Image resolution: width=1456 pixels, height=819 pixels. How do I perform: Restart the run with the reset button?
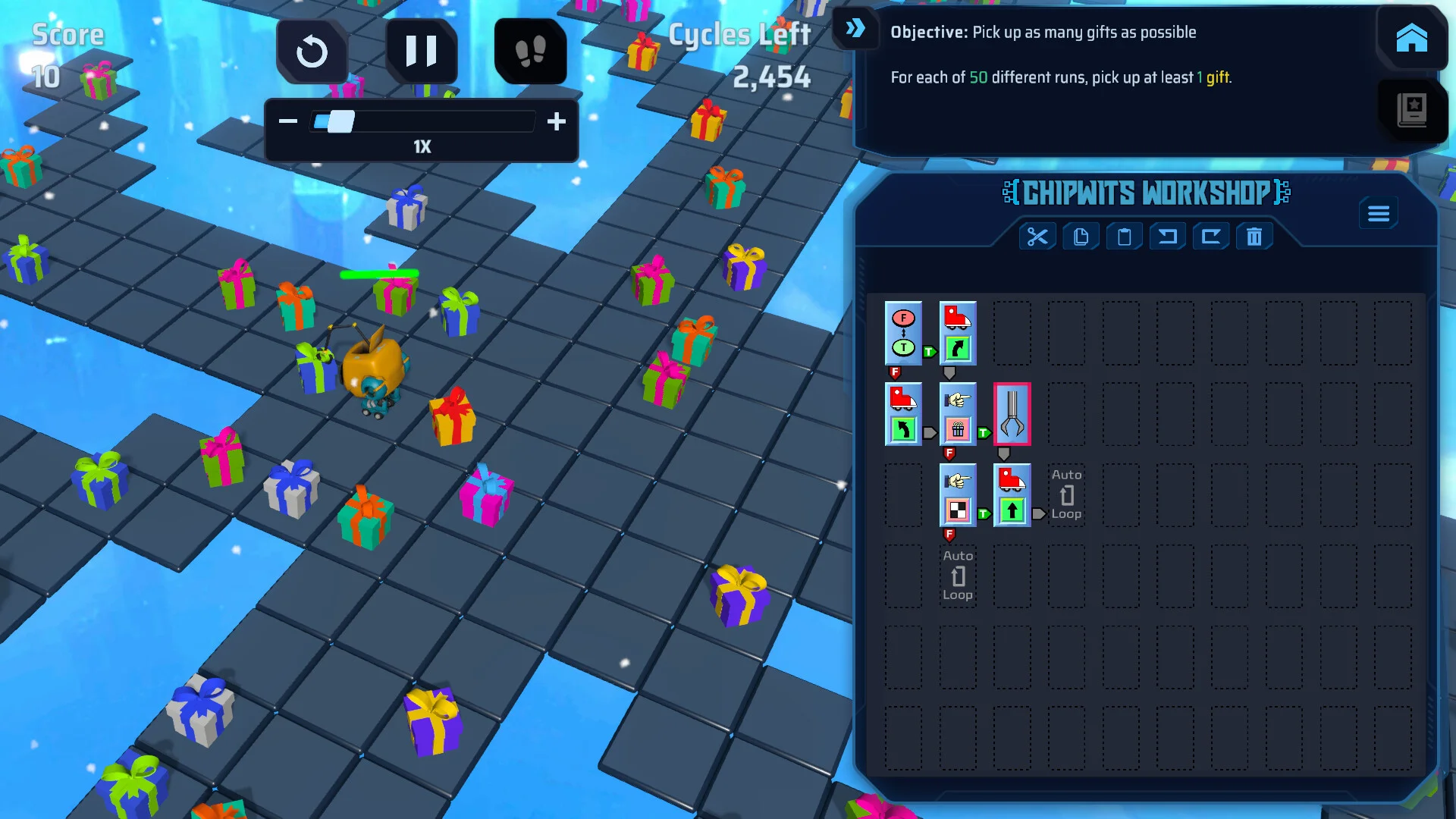[x=312, y=52]
